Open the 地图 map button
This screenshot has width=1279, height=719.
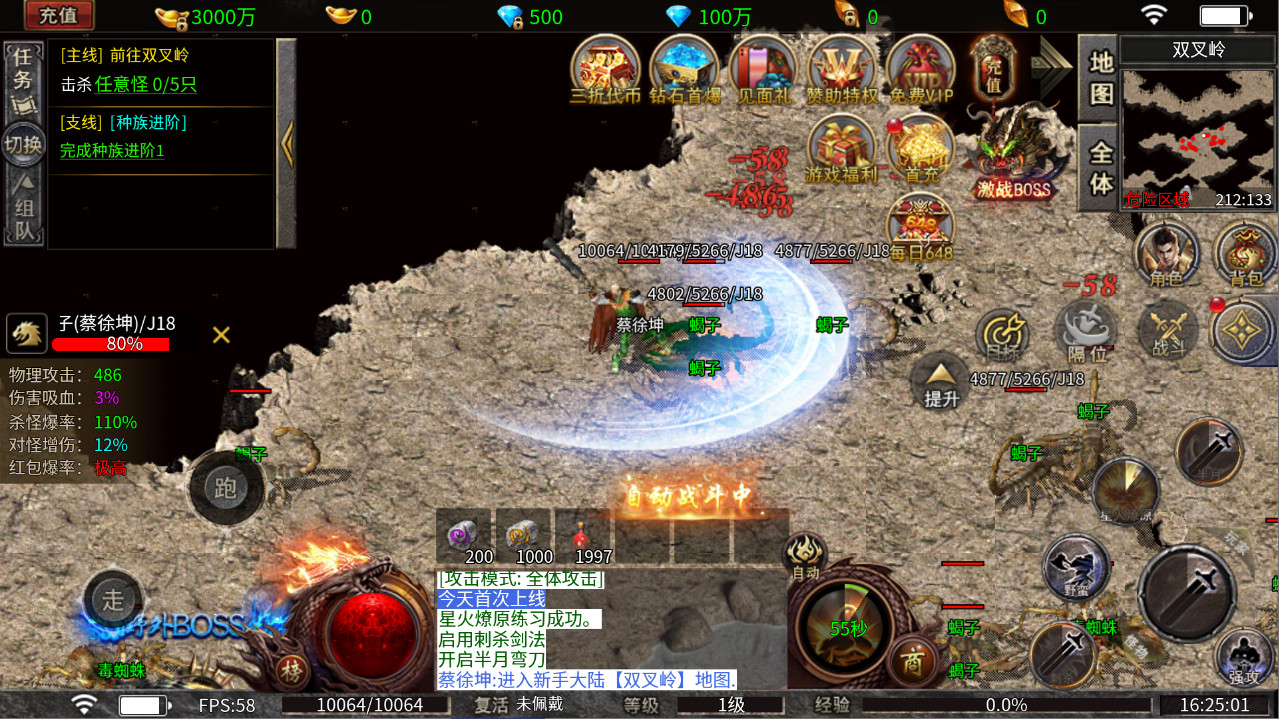(x=1099, y=77)
